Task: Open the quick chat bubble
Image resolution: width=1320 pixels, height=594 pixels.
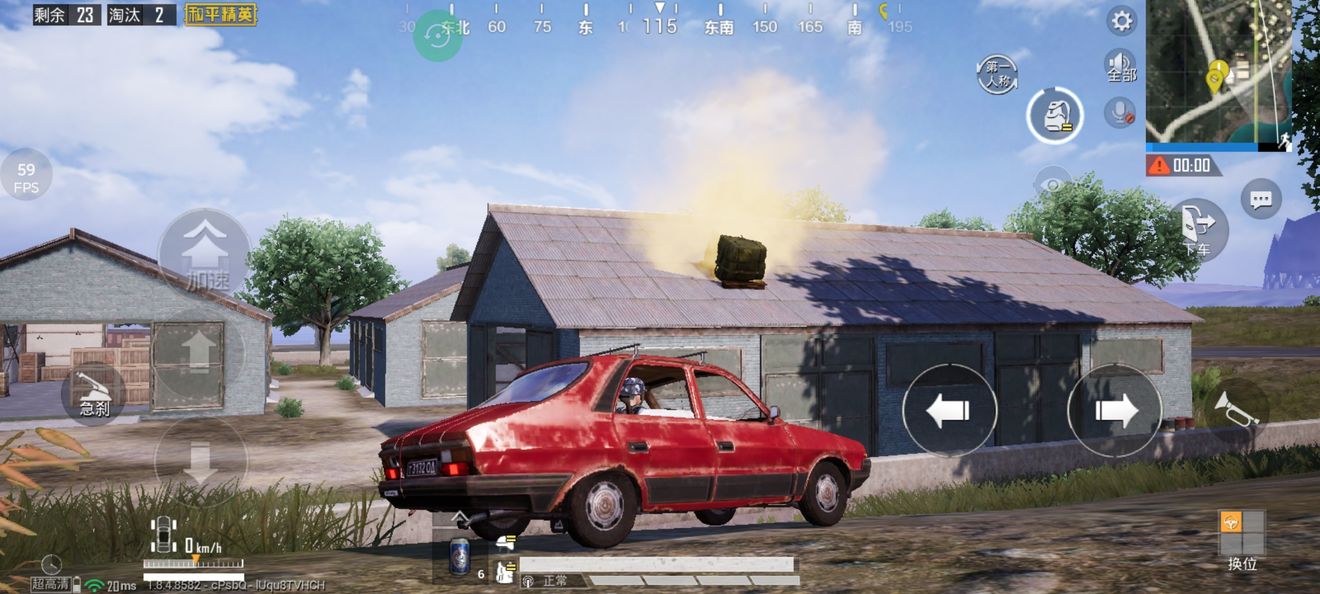Action: [1261, 198]
